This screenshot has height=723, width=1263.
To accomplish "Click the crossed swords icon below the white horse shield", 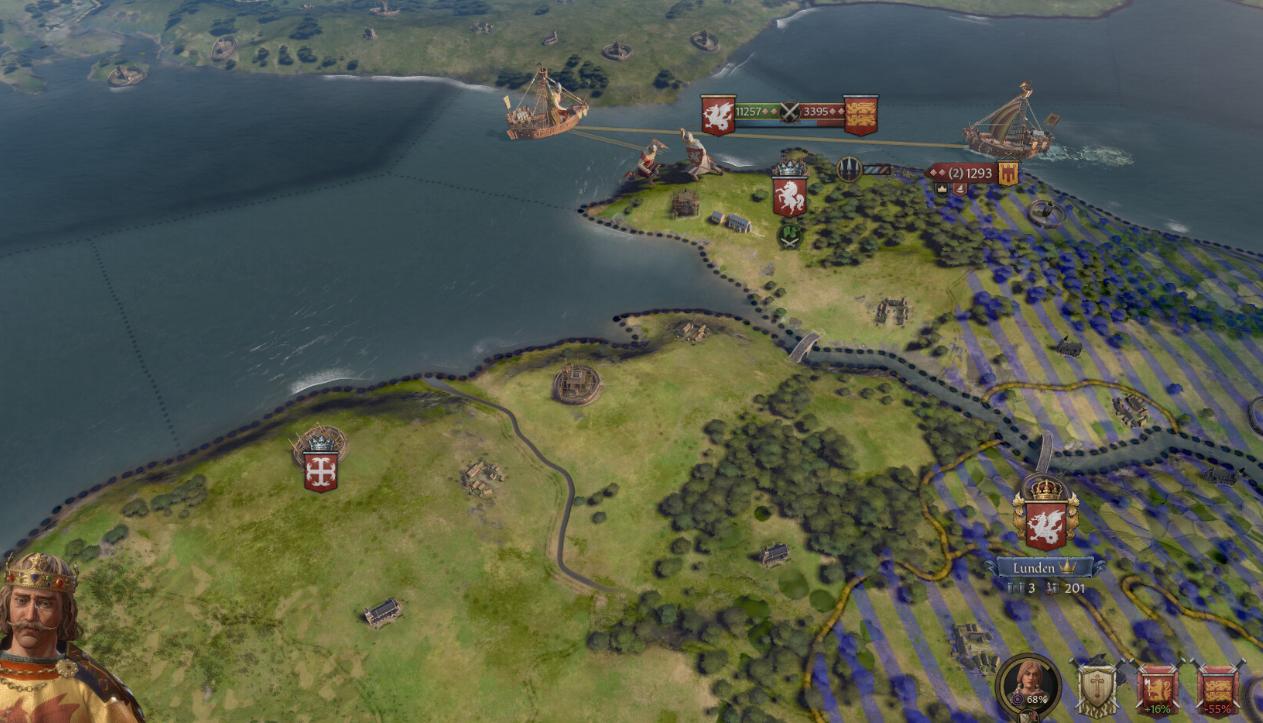I will tap(790, 236).
